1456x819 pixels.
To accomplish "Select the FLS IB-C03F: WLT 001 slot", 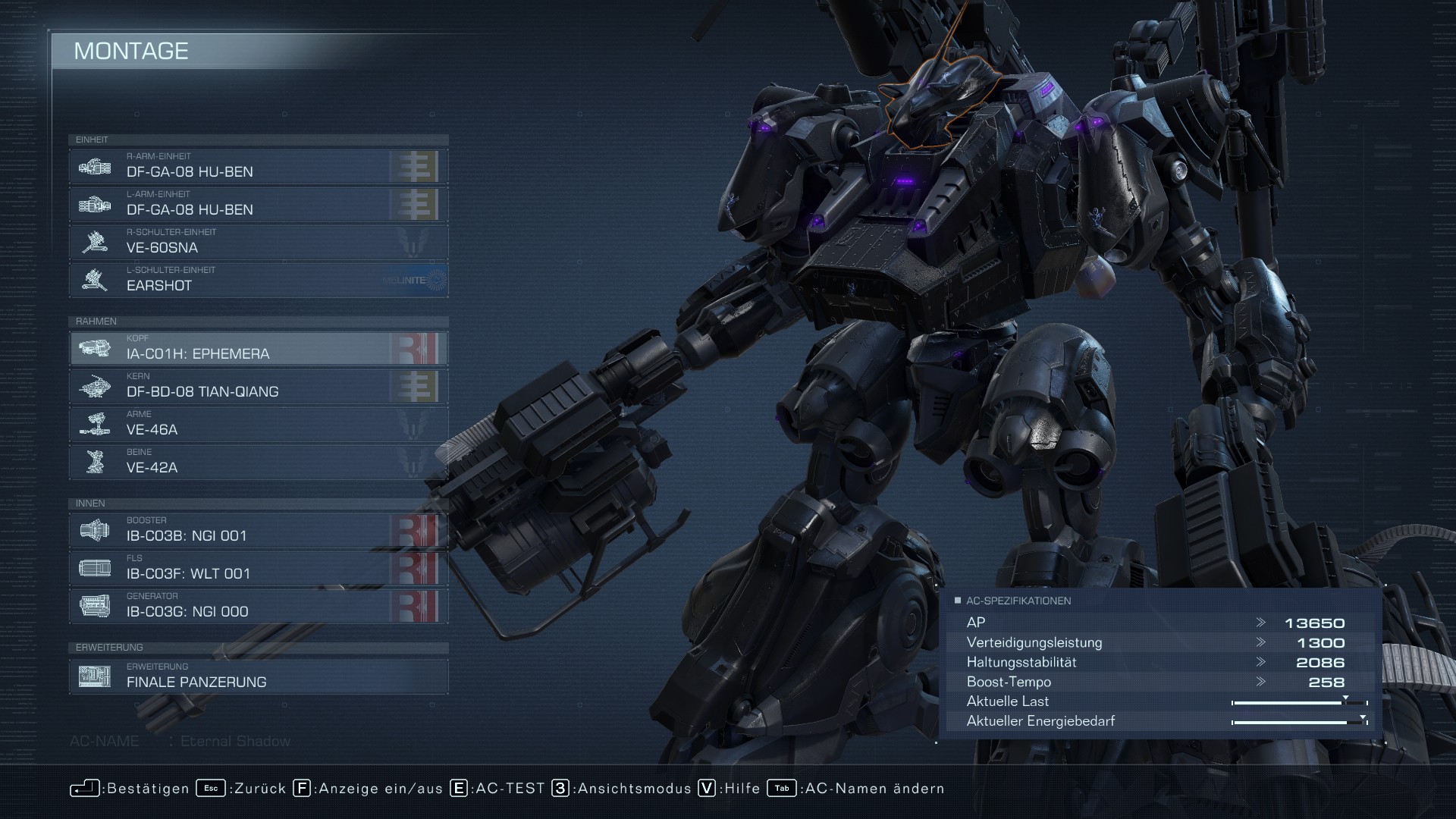I will (258, 568).
